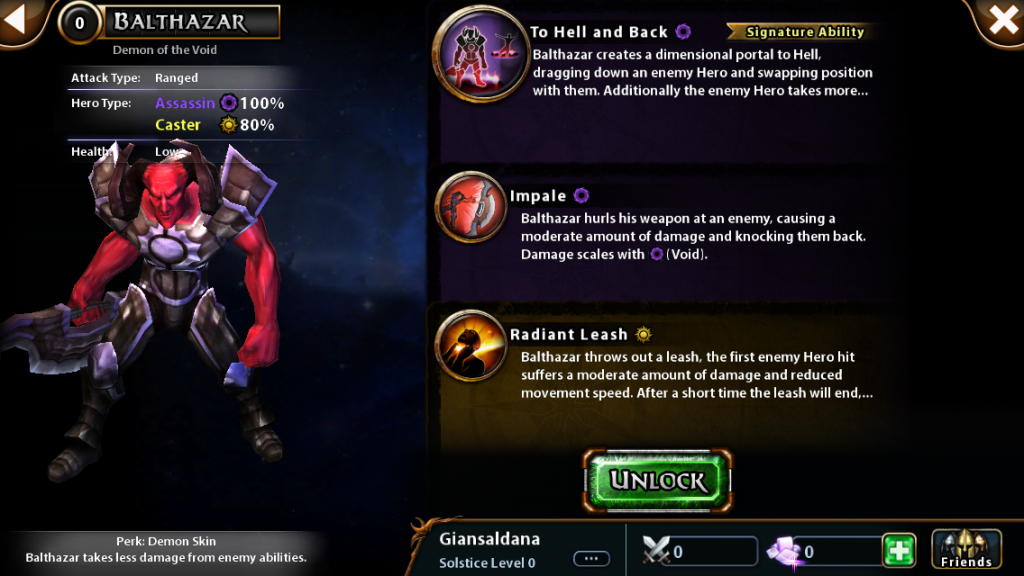Open the Friends panel

966,550
